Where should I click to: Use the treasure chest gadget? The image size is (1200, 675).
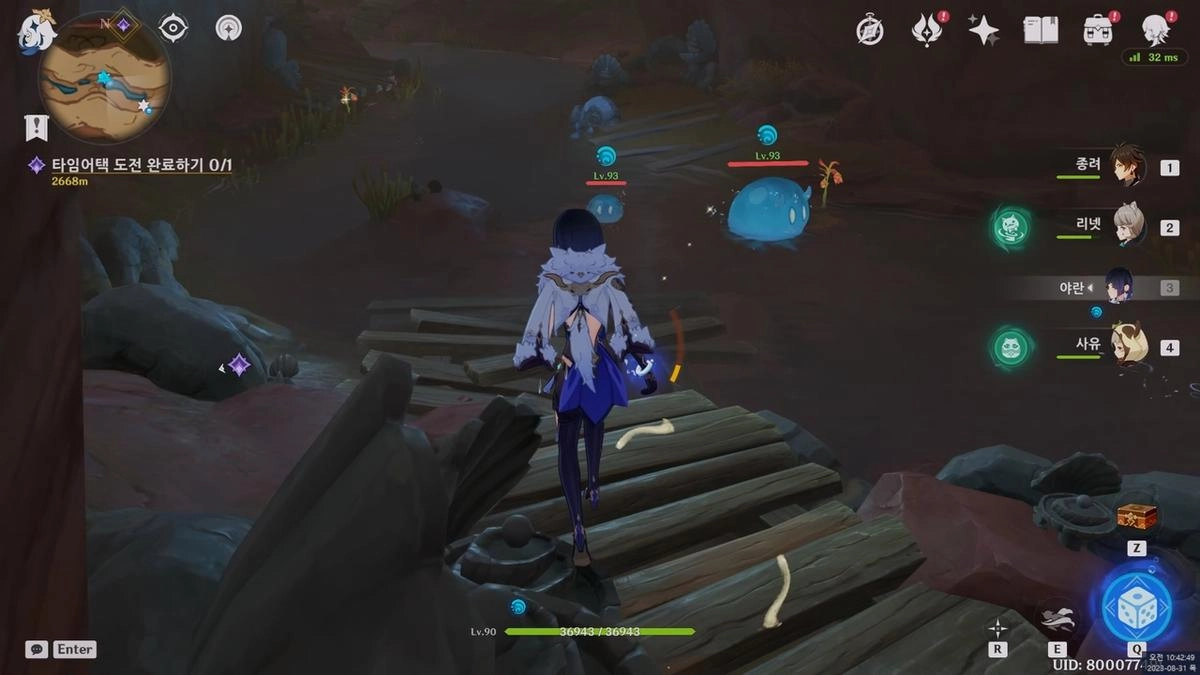click(x=1137, y=518)
